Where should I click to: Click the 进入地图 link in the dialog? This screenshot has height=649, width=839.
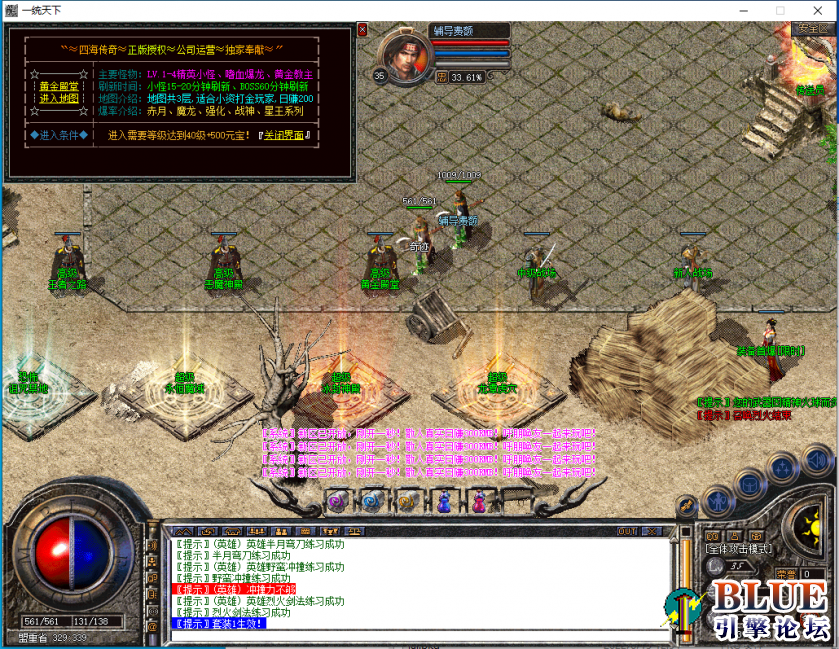59,98
